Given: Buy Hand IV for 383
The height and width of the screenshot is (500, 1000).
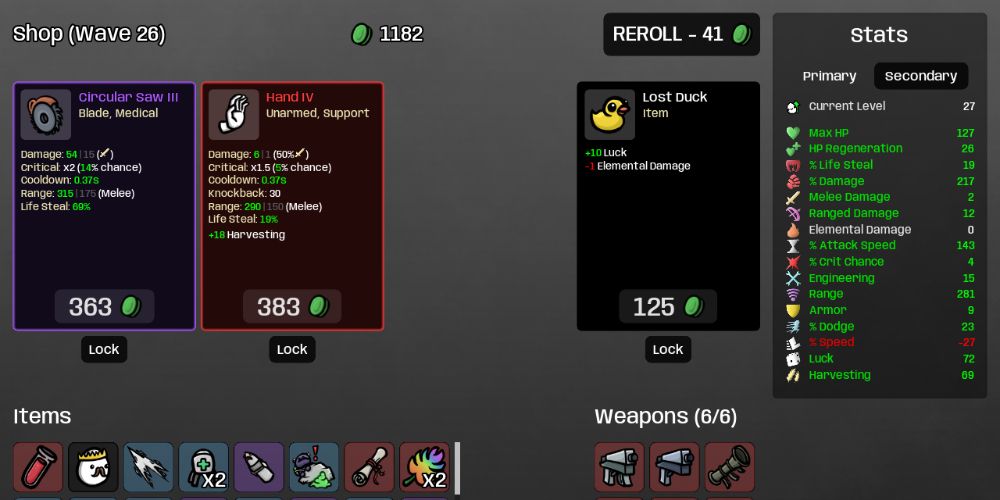Looking at the screenshot, I should (292, 306).
